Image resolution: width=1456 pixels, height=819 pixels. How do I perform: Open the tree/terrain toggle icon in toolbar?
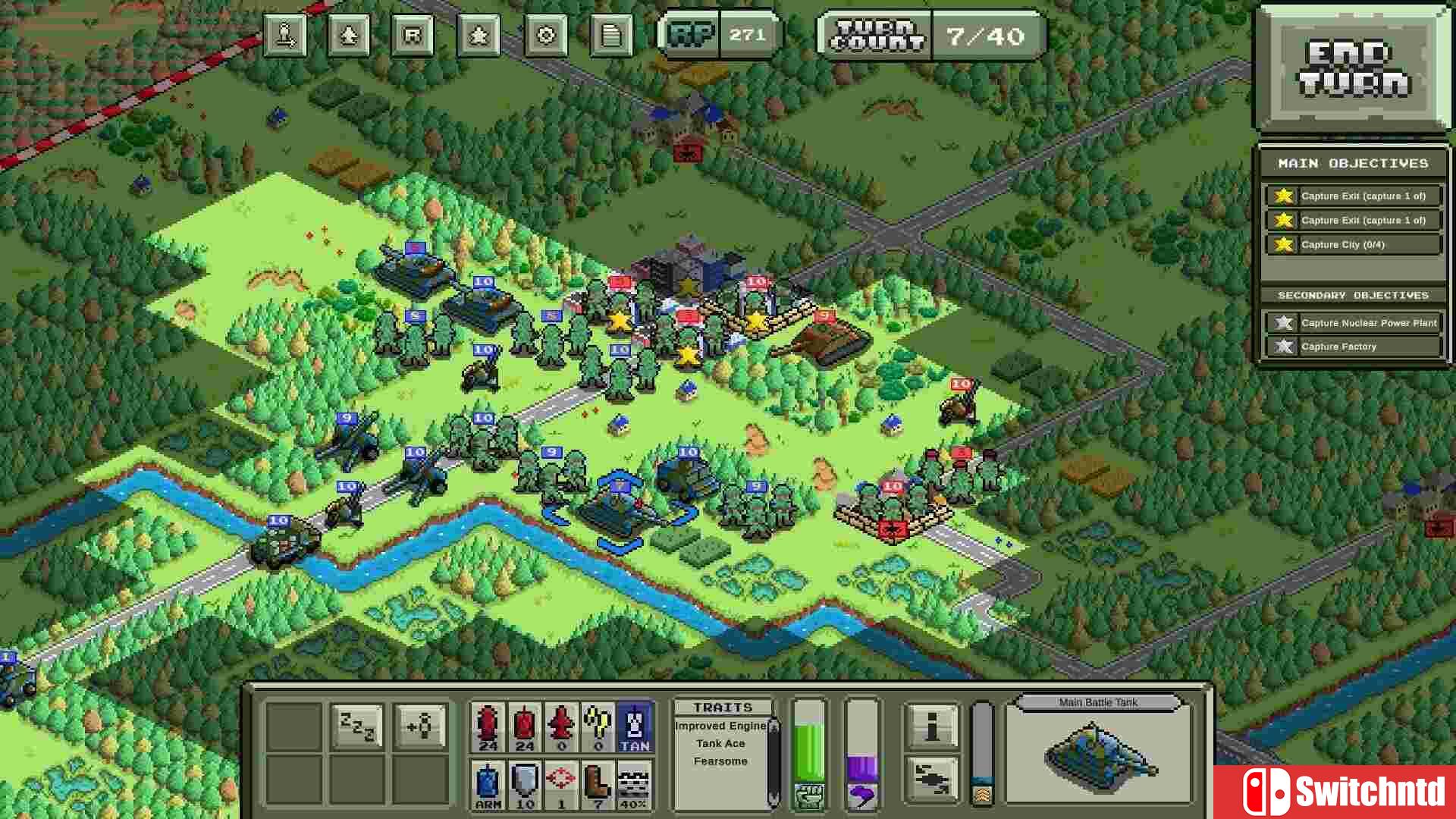(349, 34)
